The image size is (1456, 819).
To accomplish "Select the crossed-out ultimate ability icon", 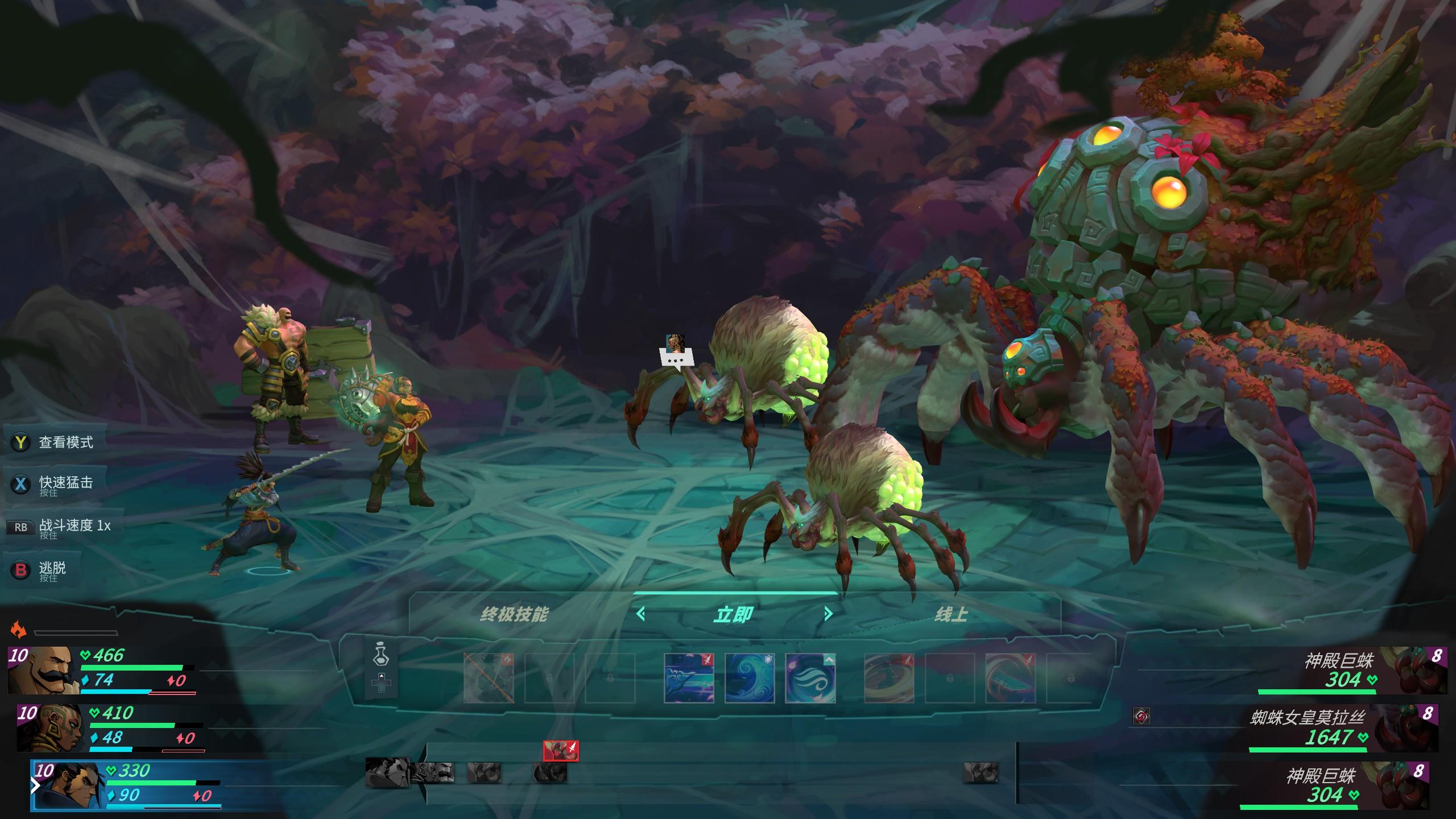I will (489, 678).
